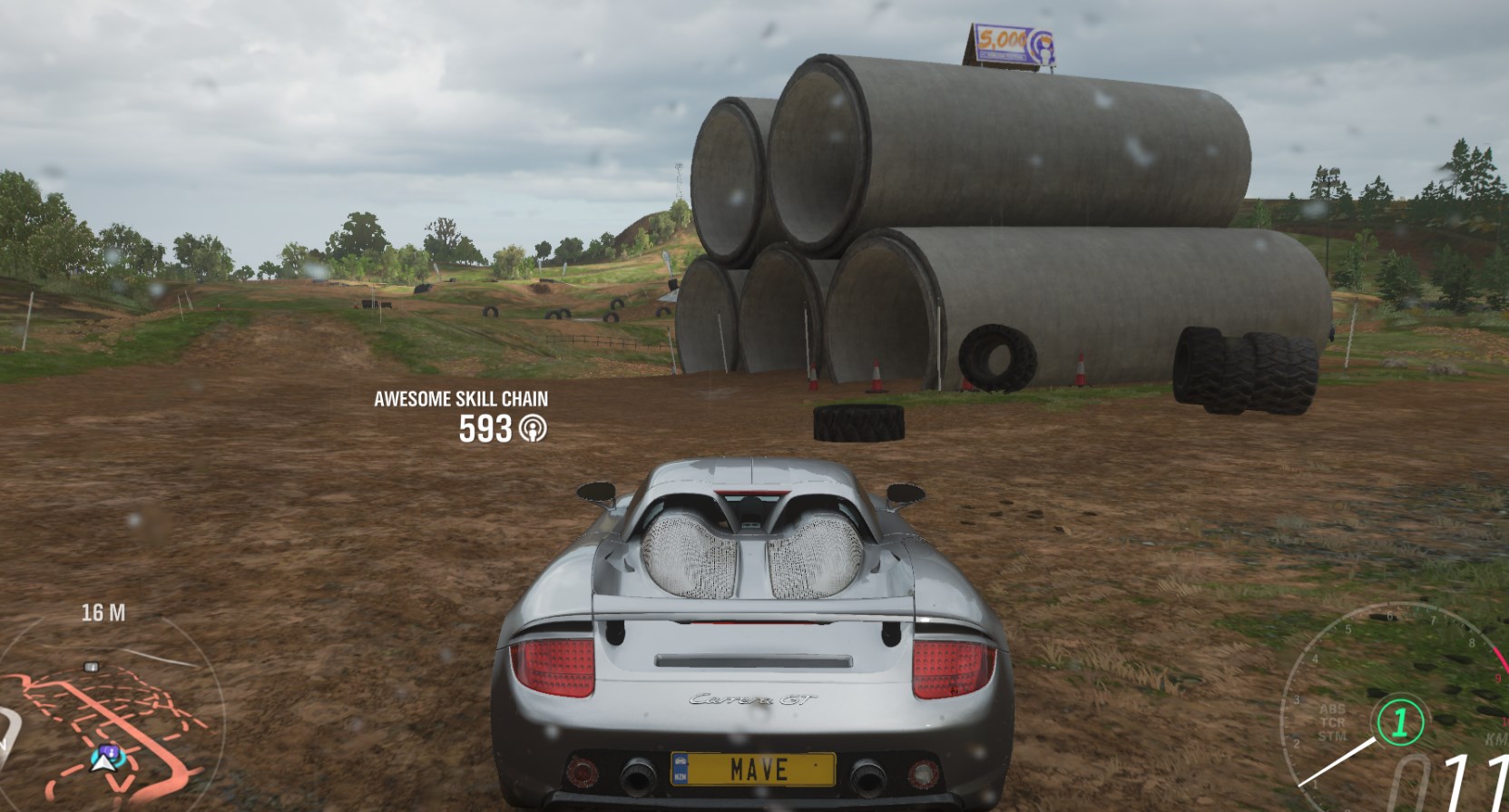Click the grey marker icon on minimap
The height and width of the screenshot is (812, 1509).
[91, 667]
